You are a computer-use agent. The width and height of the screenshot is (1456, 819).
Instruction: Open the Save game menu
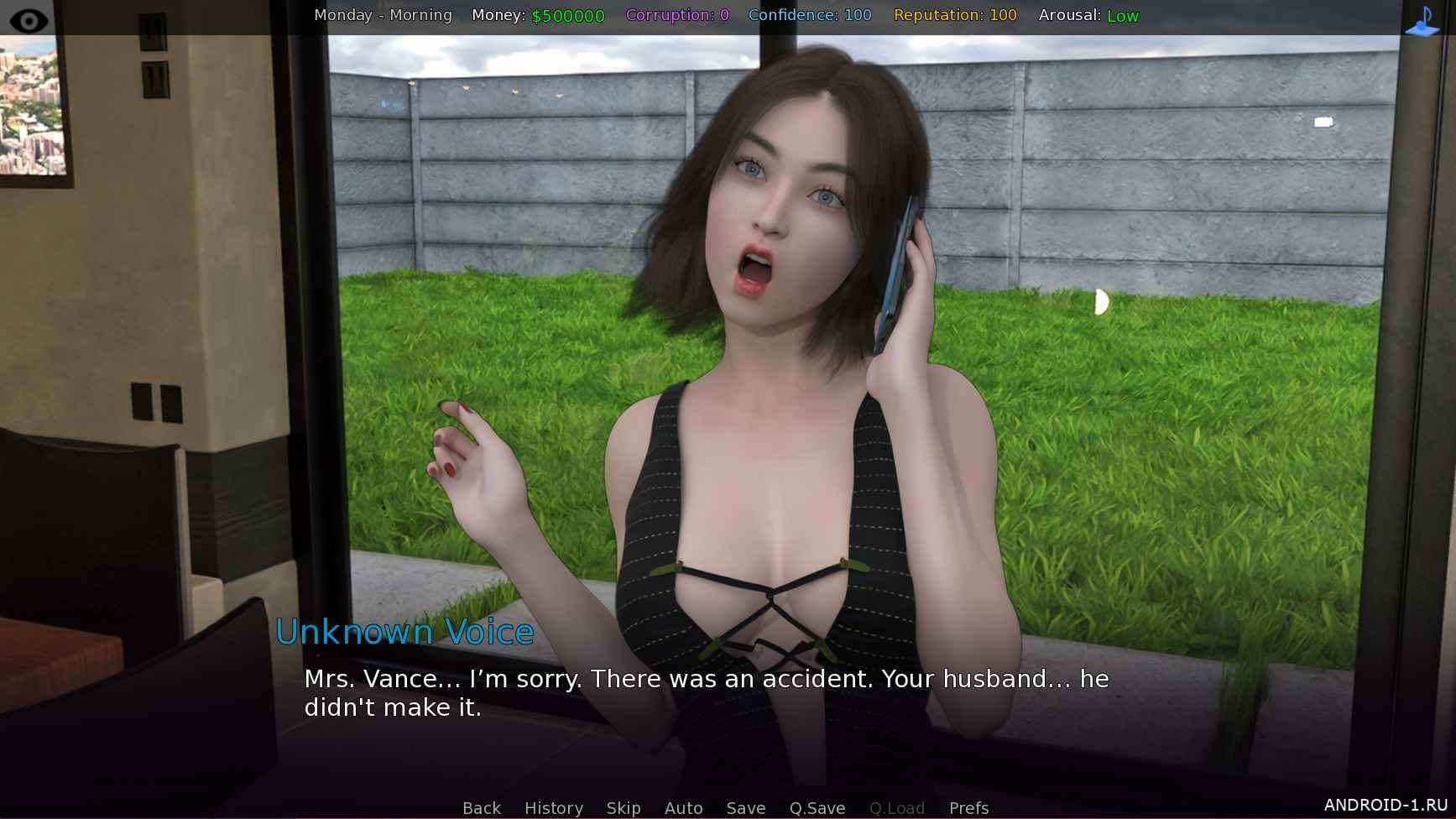[x=745, y=807]
